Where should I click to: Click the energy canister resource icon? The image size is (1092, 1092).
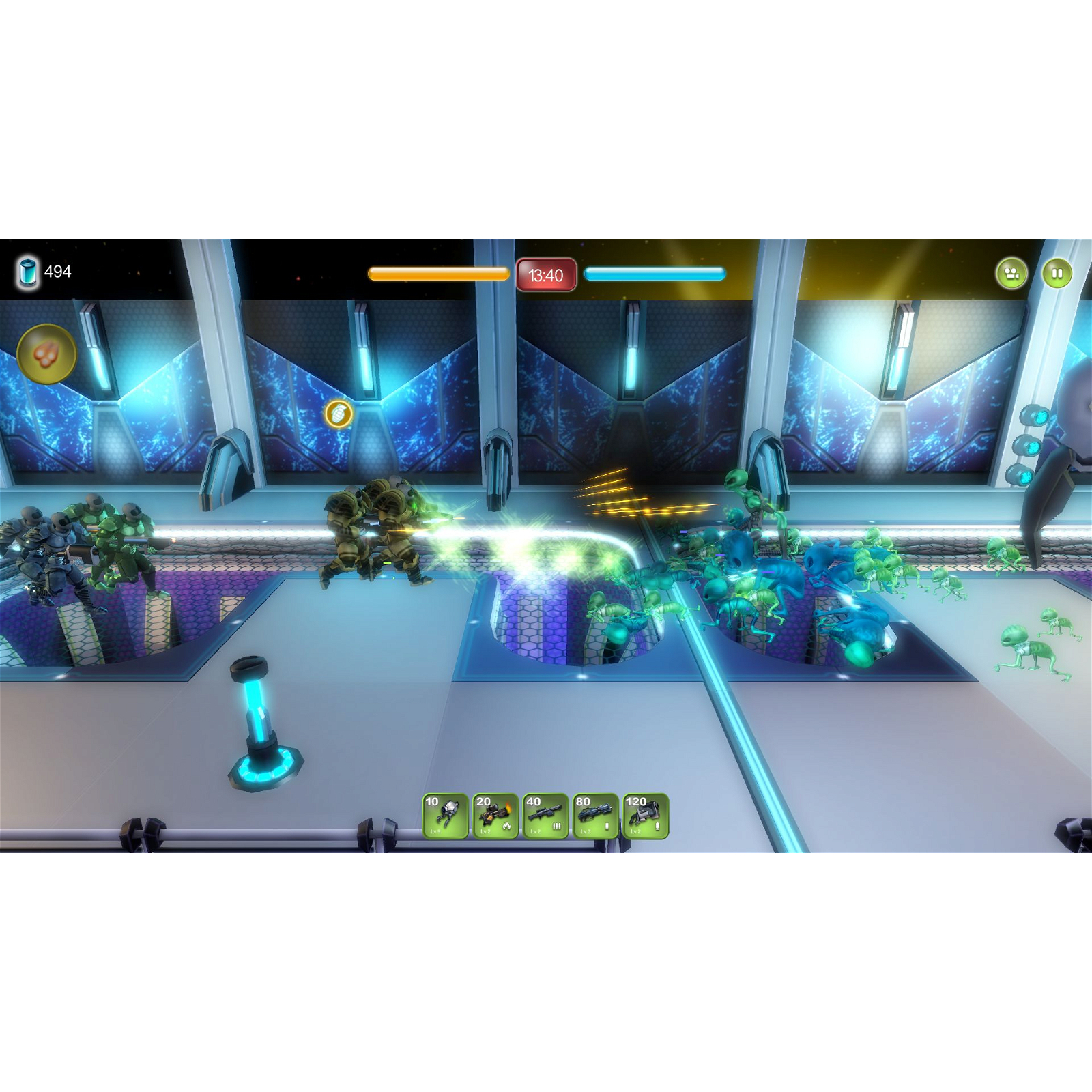[x=27, y=271]
